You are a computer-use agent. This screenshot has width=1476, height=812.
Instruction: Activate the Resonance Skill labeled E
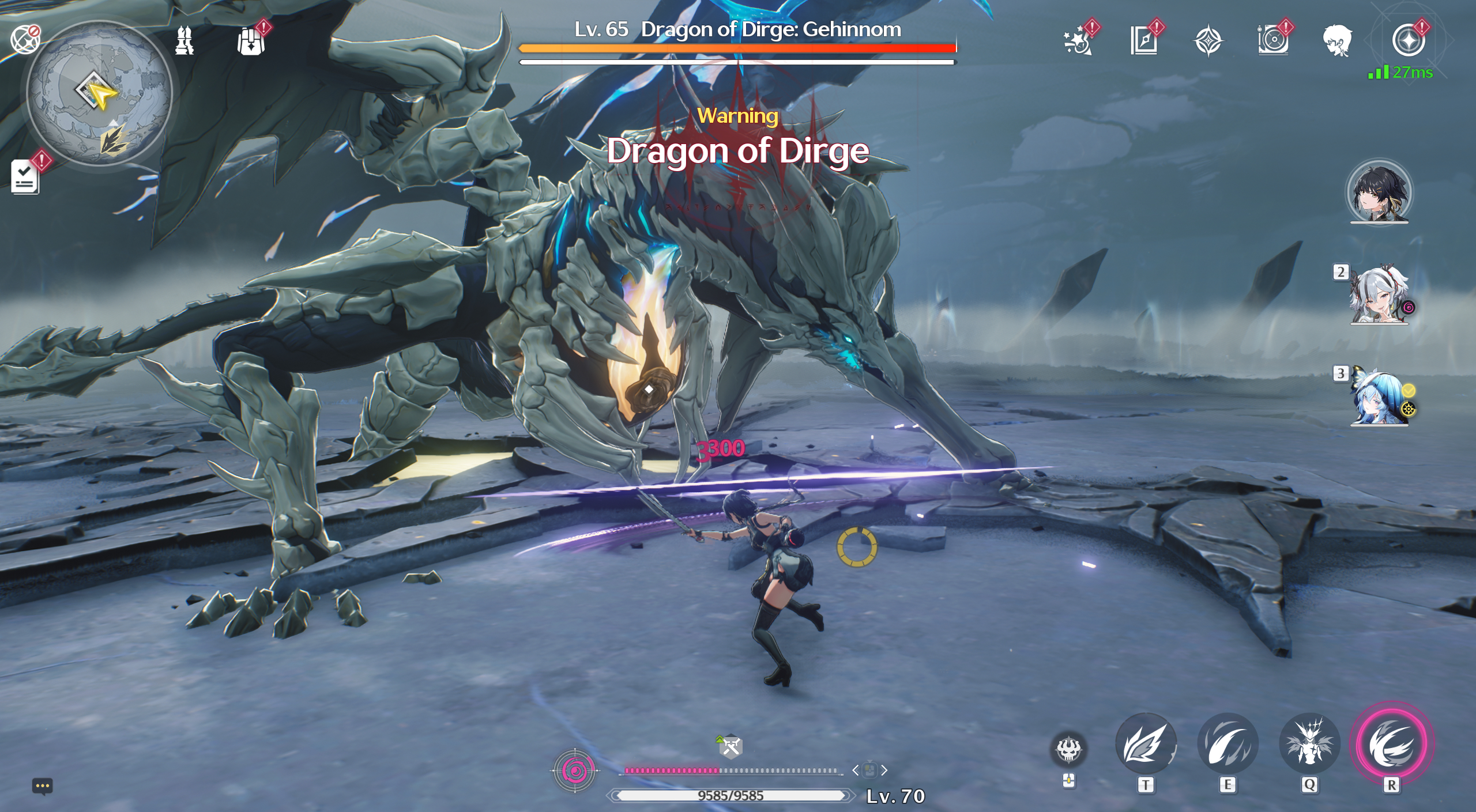pyautogui.click(x=1228, y=744)
